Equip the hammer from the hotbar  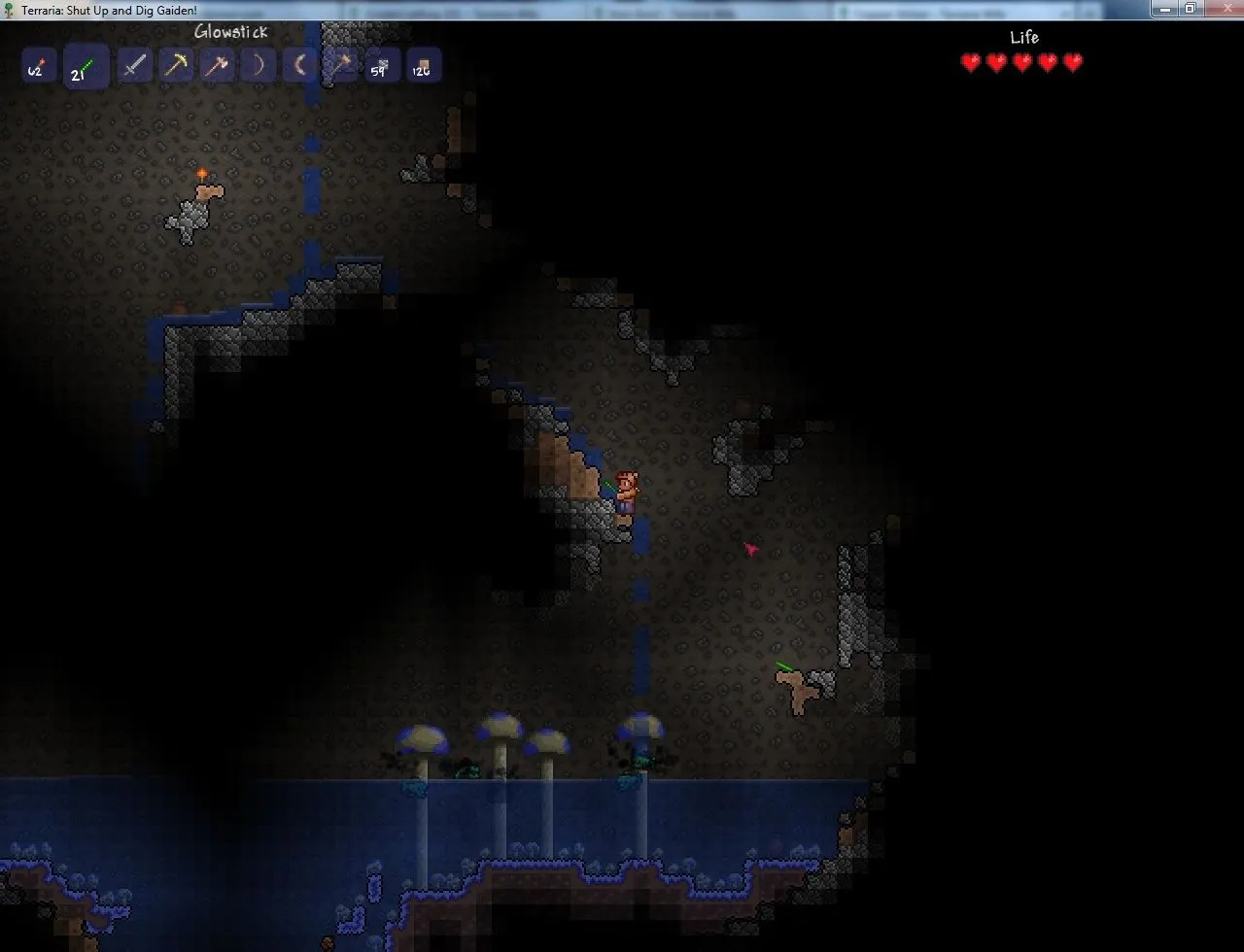[x=340, y=66]
